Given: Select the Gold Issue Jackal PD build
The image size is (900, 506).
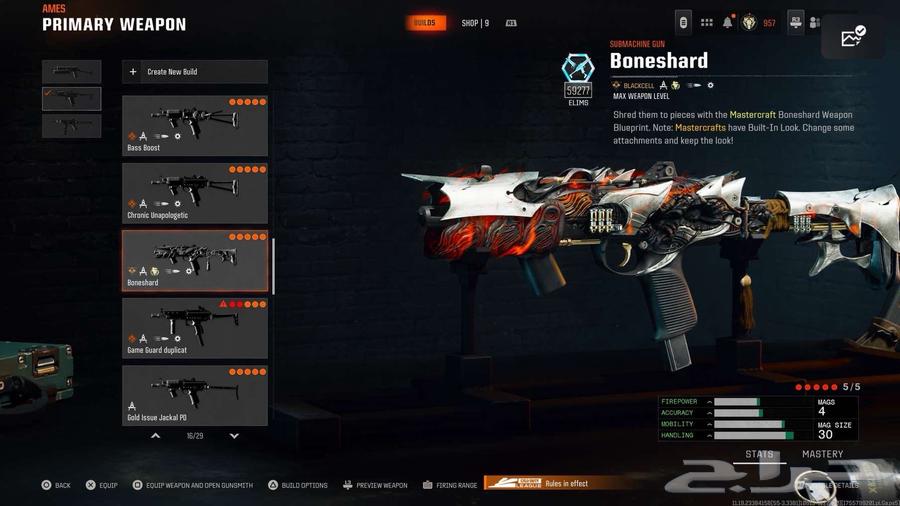Looking at the screenshot, I should click(194, 394).
